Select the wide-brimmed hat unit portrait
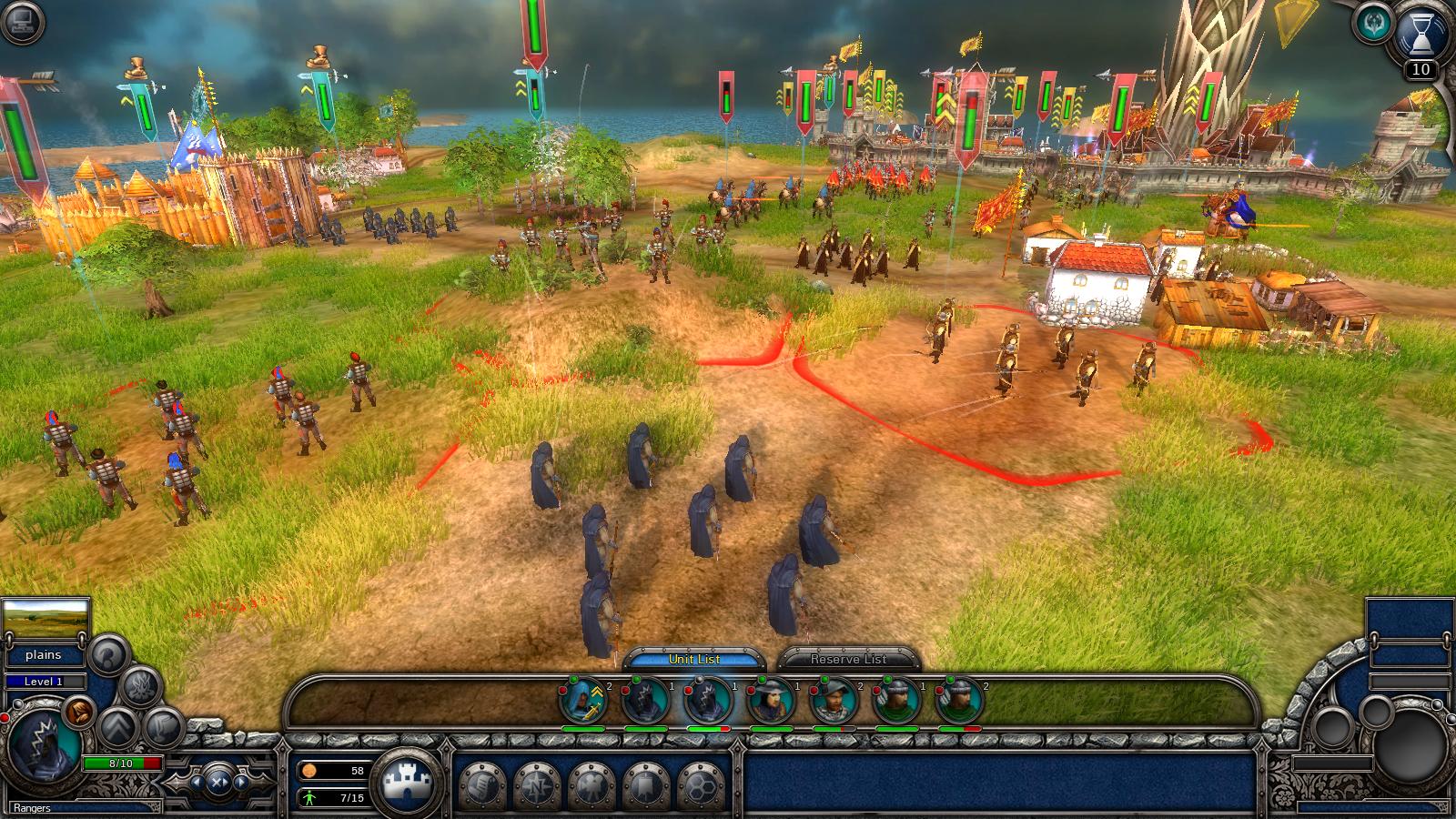Viewport: 1456px width, 819px height. (771, 702)
